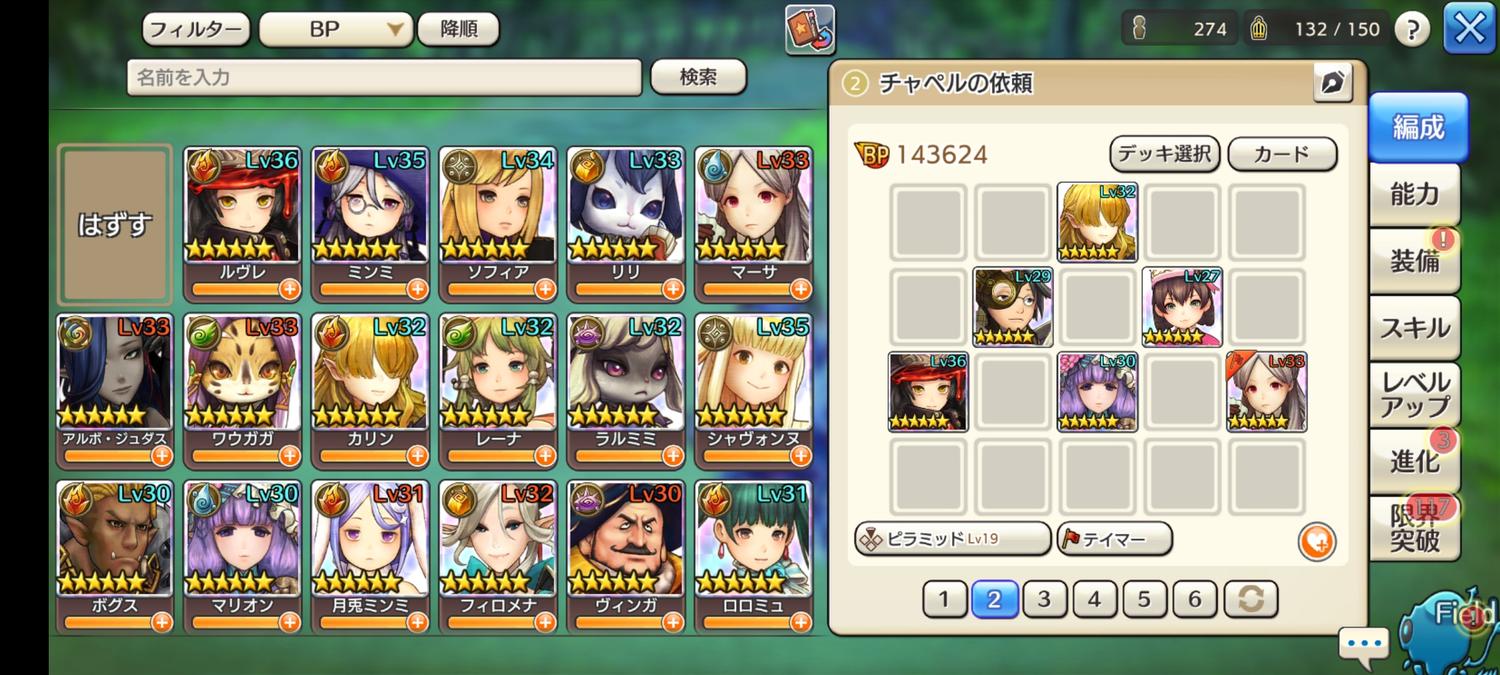Screen dimensions: 1500x675
Task: Click the name search input field
Action: [384, 77]
